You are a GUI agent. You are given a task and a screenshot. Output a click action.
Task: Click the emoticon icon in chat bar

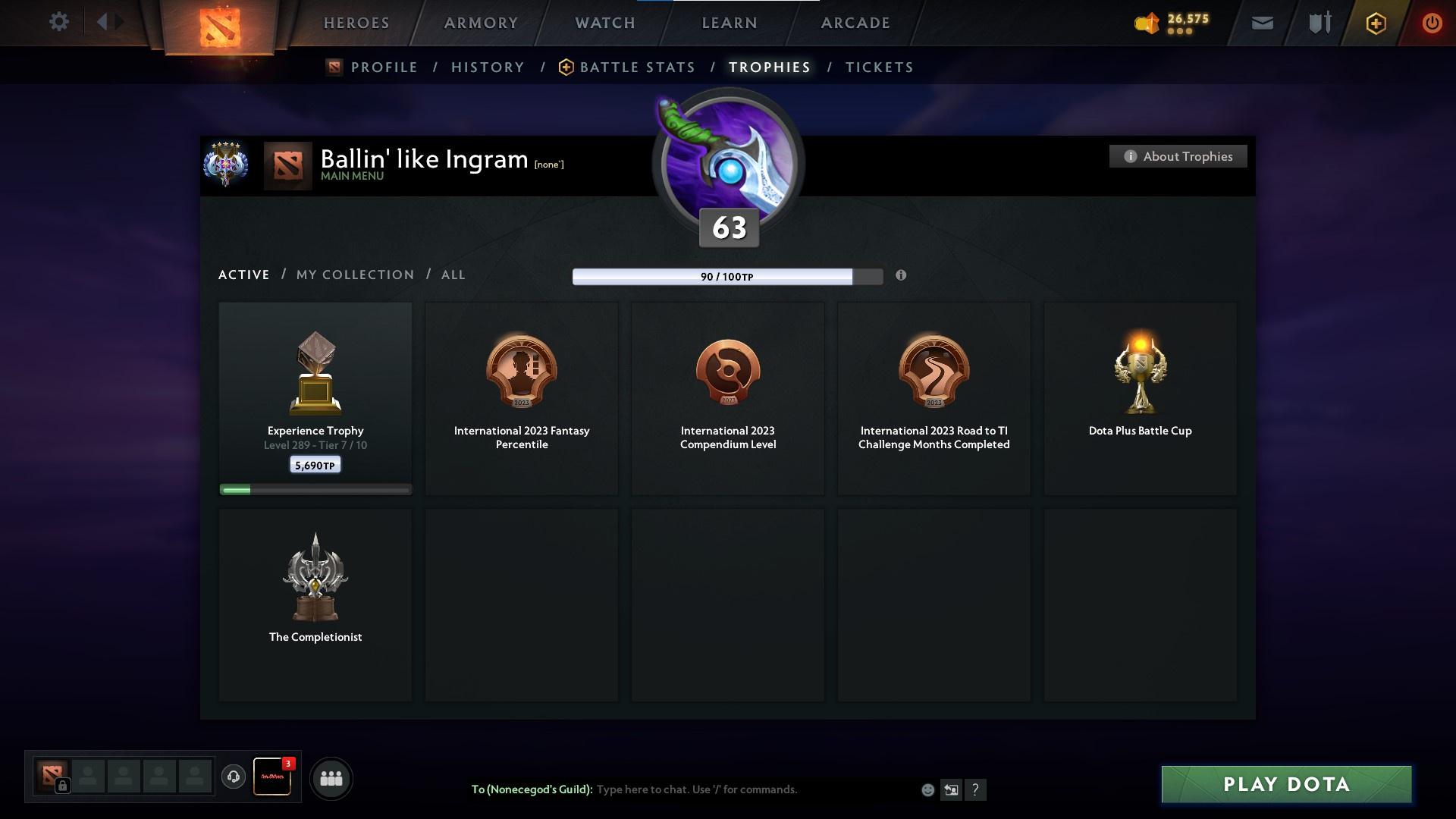927,789
